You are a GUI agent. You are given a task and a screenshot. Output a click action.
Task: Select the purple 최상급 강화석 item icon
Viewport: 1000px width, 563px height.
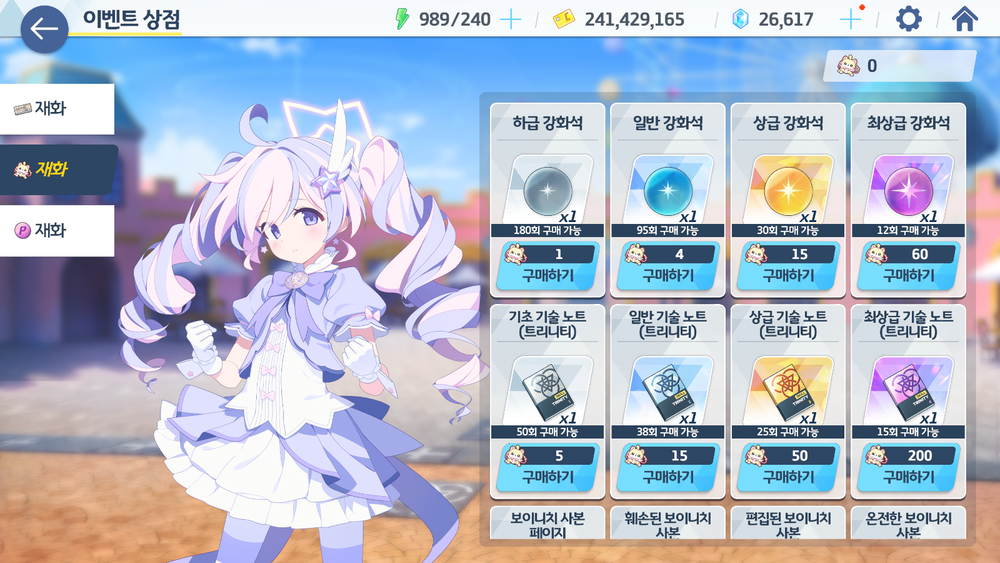[x=906, y=188]
